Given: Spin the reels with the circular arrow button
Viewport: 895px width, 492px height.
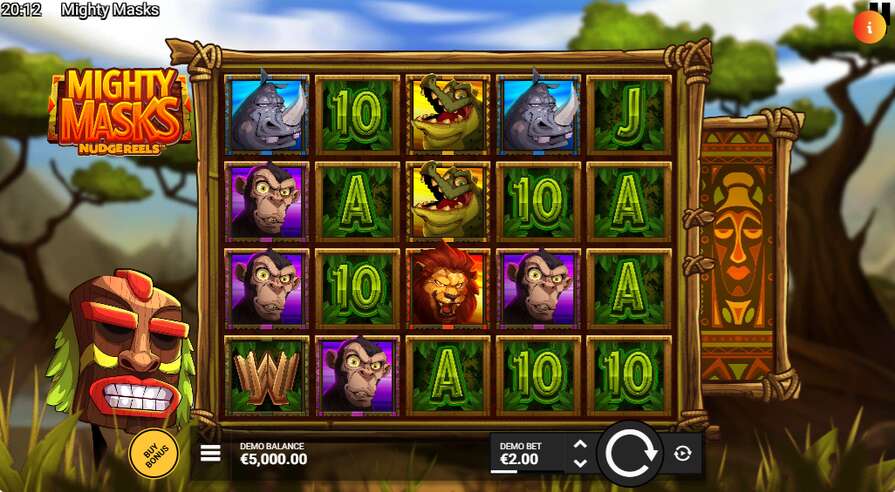Looking at the screenshot, I should pyautogui.click(x=630, y=454).
